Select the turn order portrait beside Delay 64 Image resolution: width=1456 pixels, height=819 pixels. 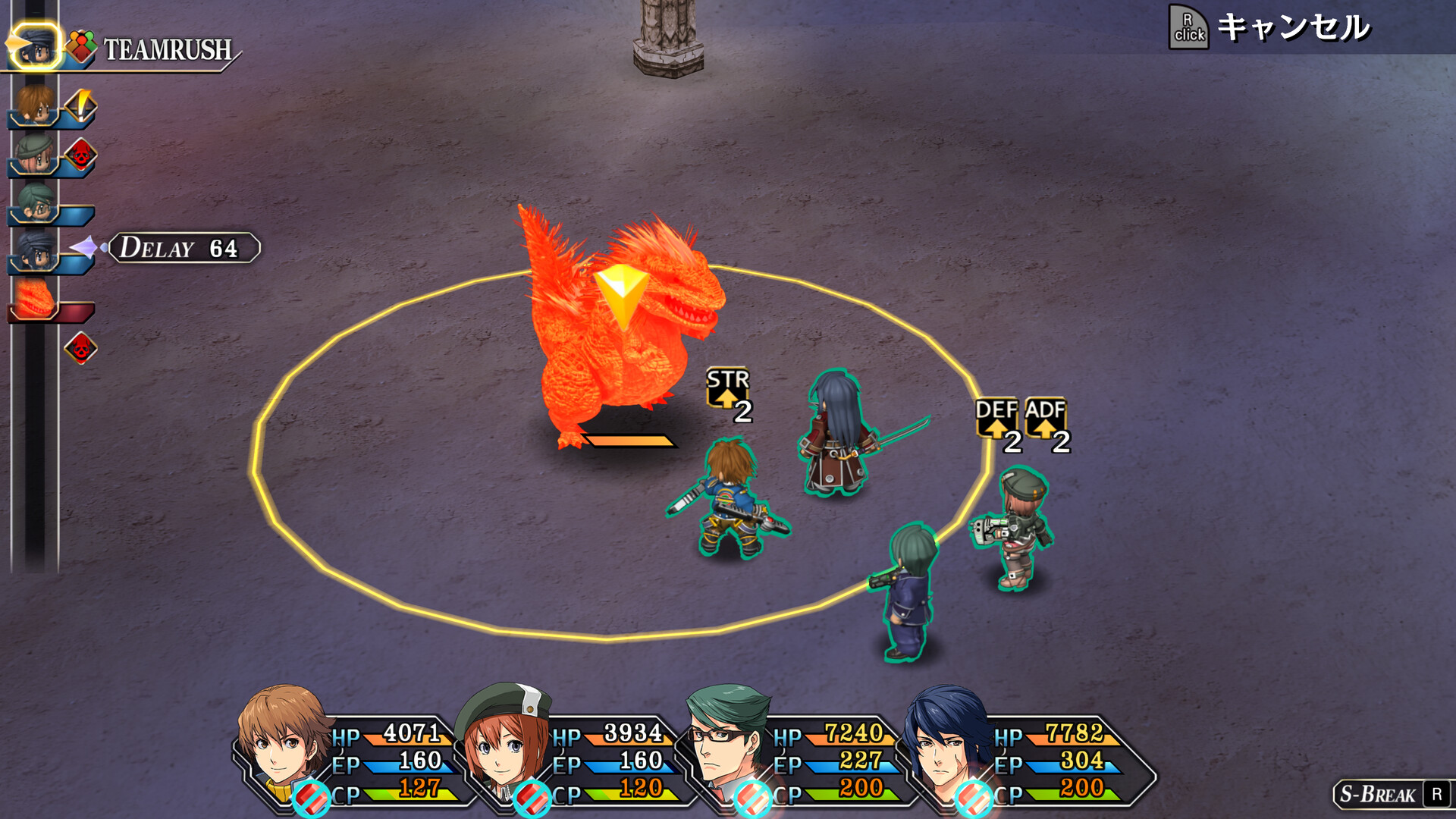click(x=35, y=249)
